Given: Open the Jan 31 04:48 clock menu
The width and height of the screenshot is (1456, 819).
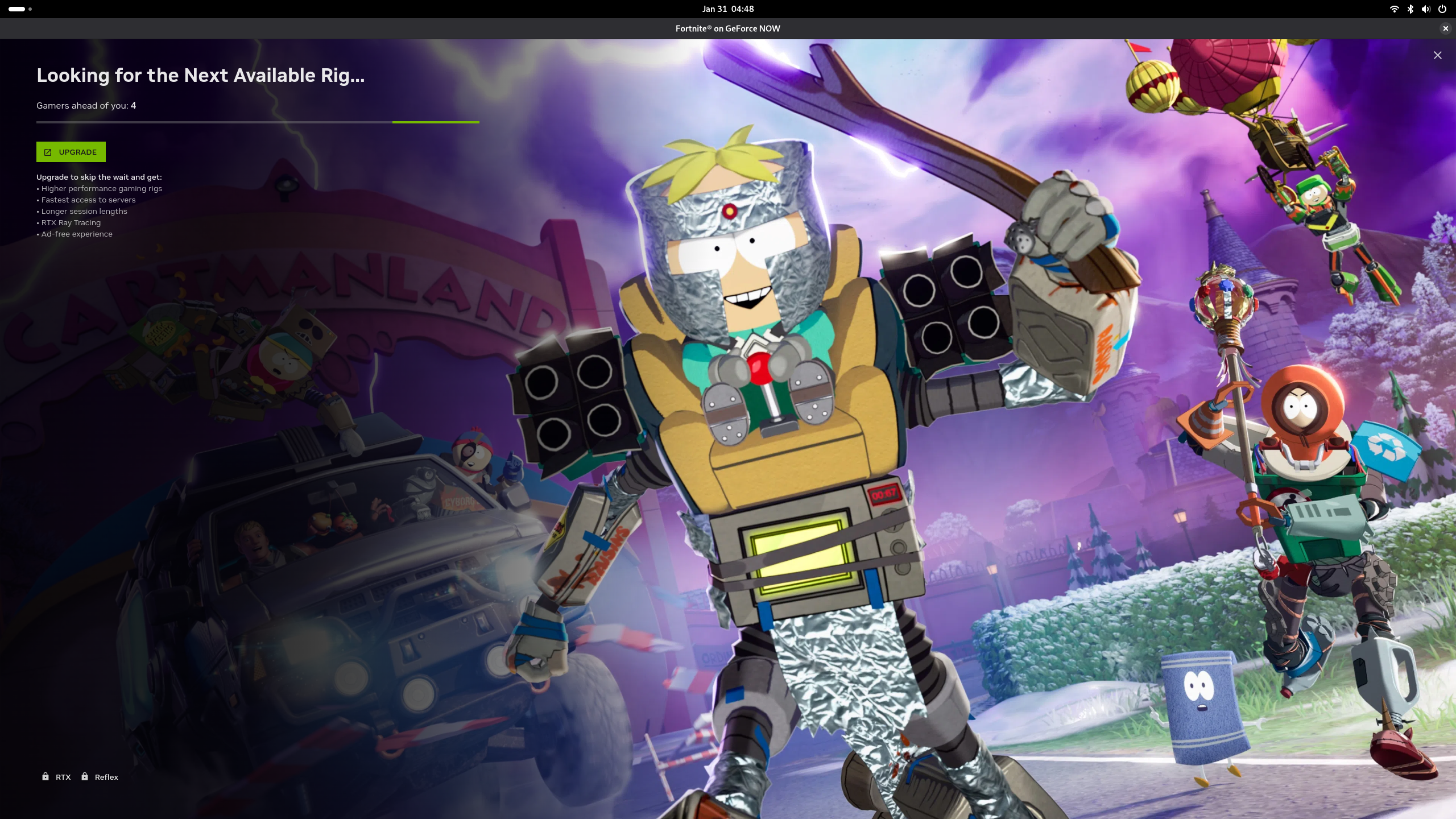Looking at the screenshot, I should 728,9.
